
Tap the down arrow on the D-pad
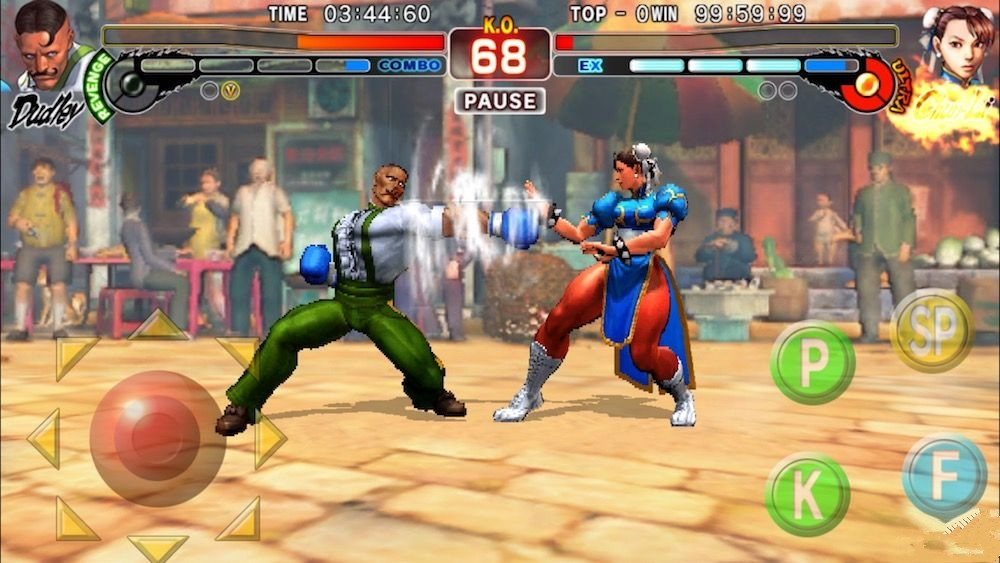tap(158, 546)
